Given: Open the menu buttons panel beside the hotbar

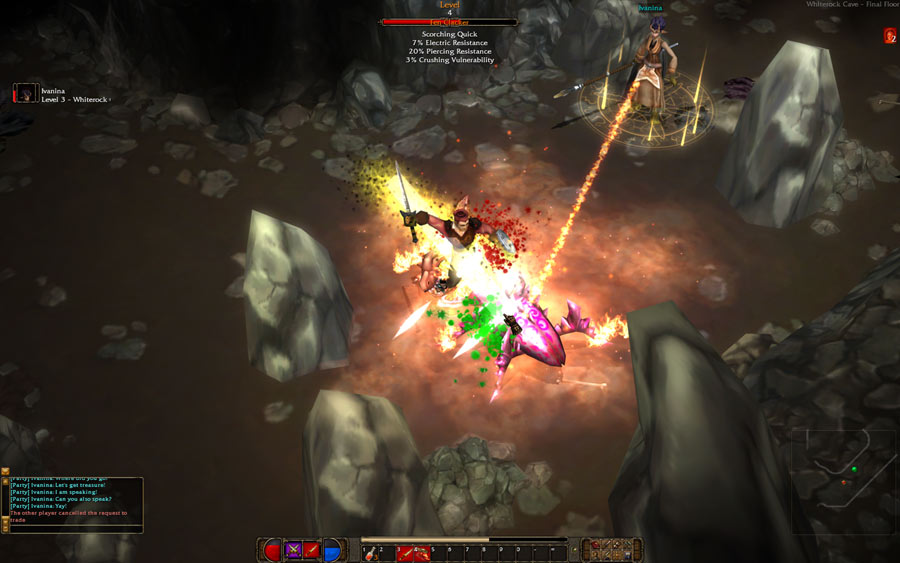Looking at the screenshot, I should [612, 549].
